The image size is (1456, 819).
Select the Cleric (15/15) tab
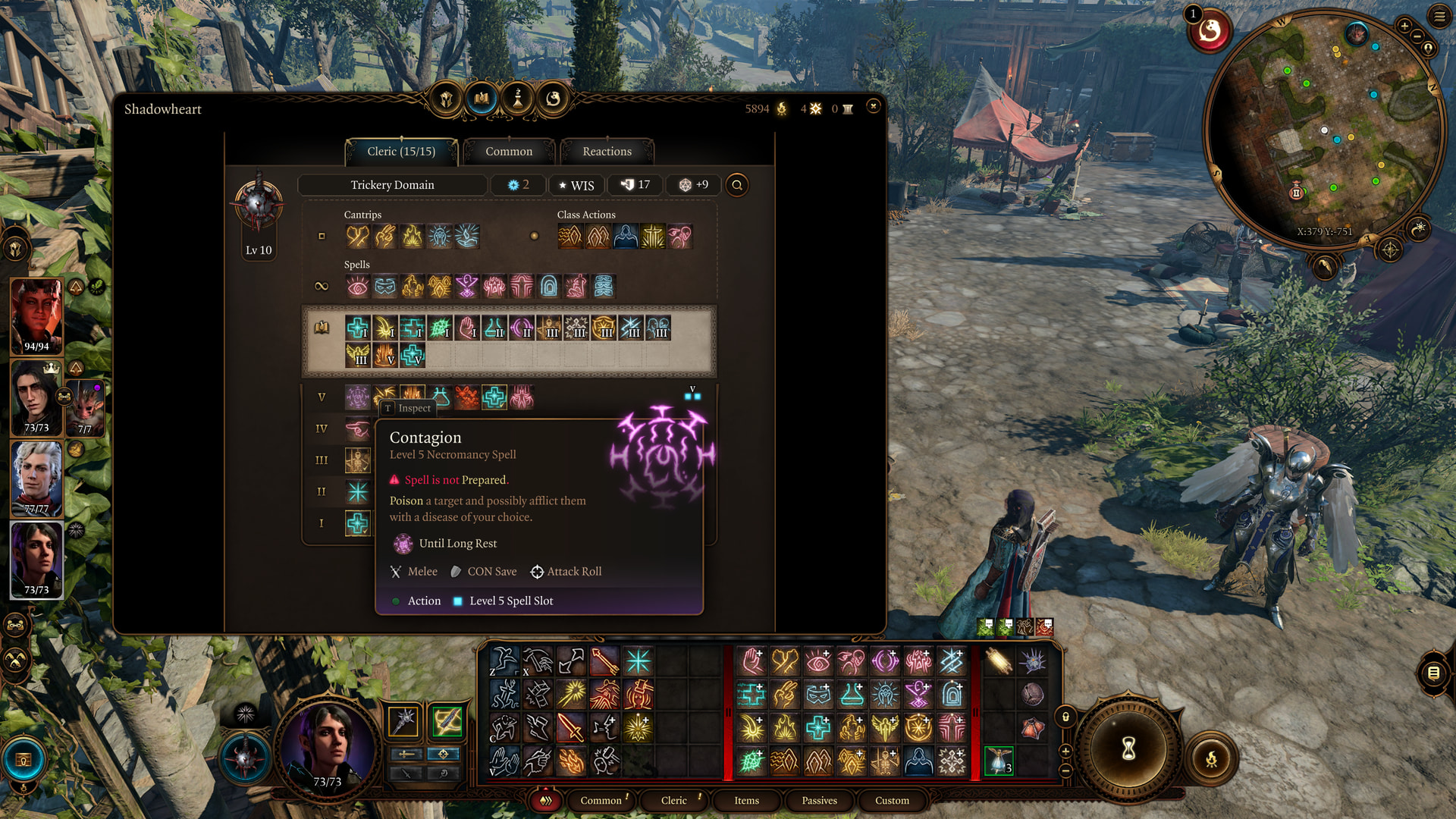(x=401, y=152)
